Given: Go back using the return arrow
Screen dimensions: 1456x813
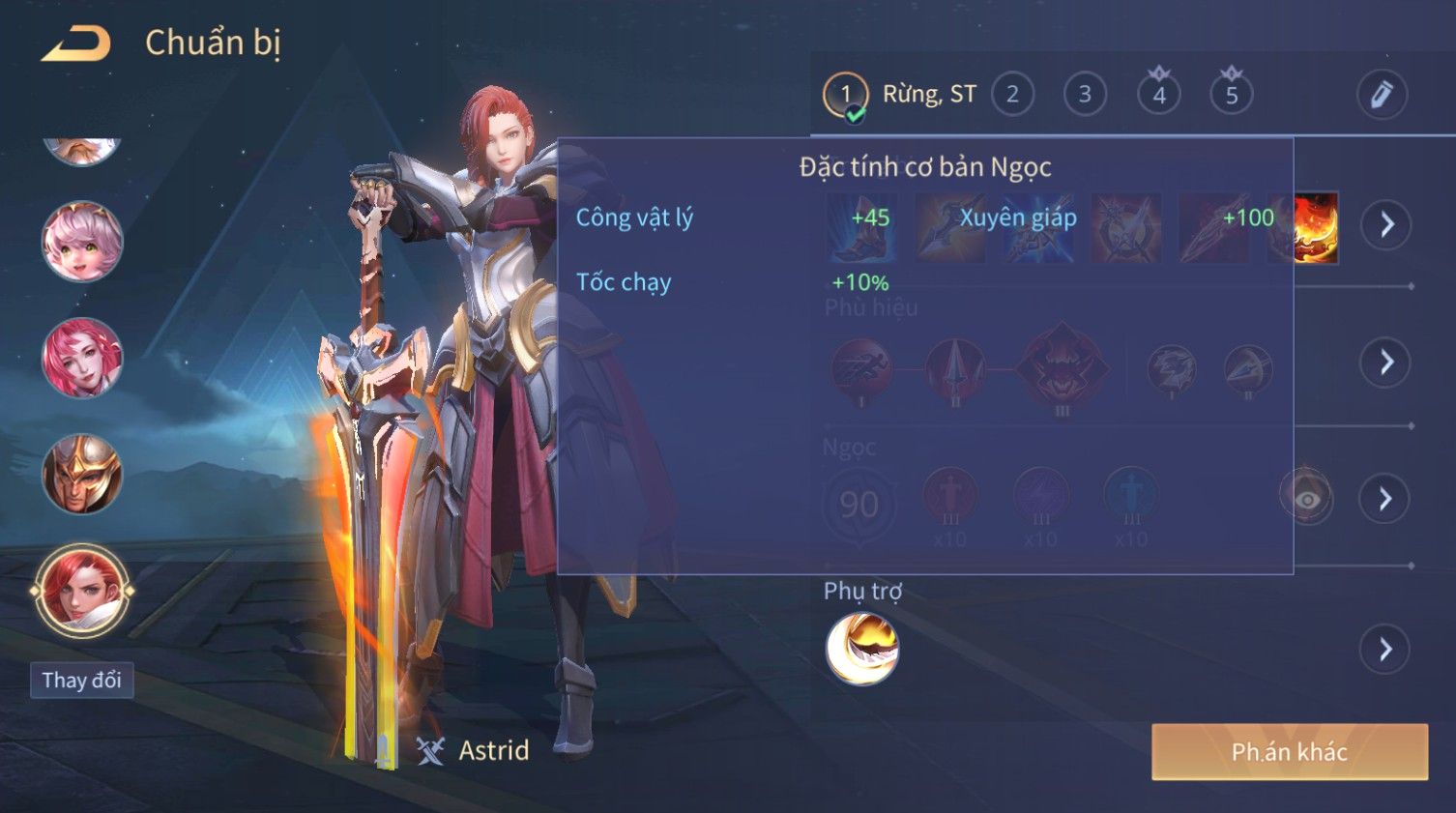Looking at the screenshot, I should coord(76,44).
